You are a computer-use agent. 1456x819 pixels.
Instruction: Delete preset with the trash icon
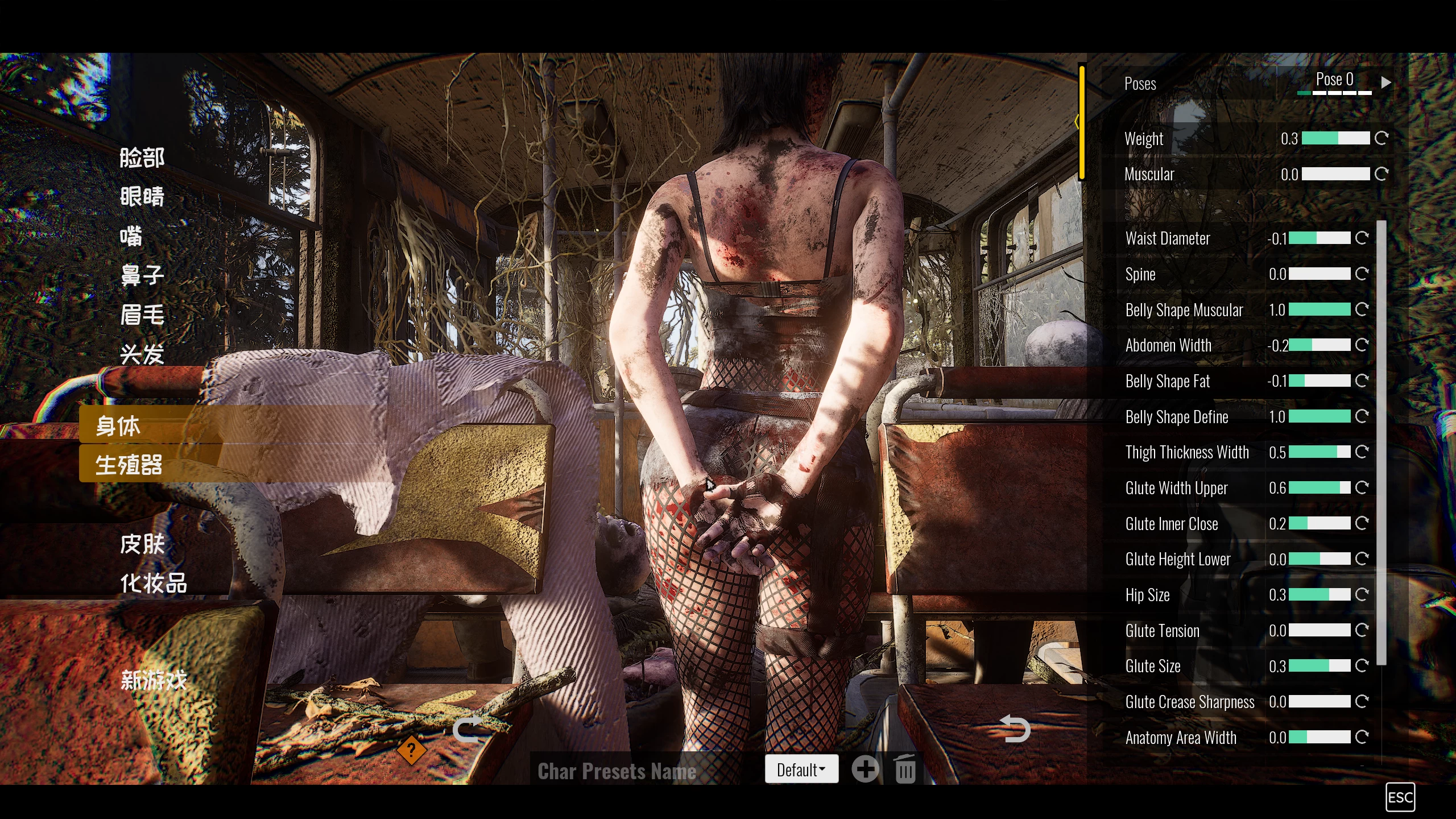(x=905, y=770)
